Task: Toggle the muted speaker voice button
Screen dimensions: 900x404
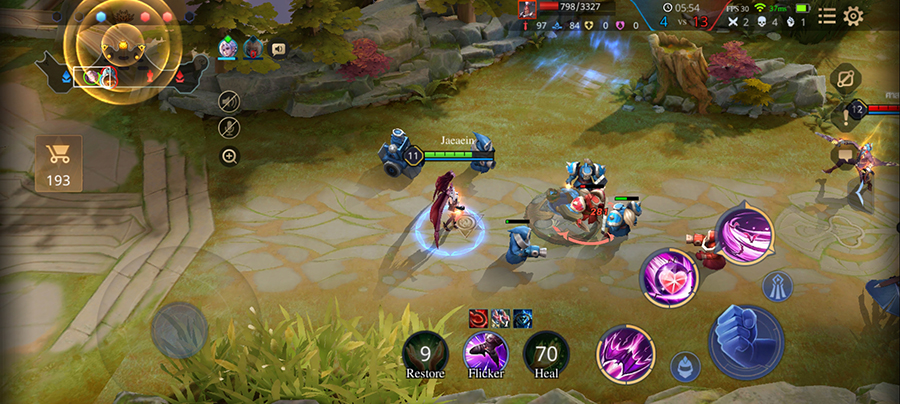Action: coord(229,100)
